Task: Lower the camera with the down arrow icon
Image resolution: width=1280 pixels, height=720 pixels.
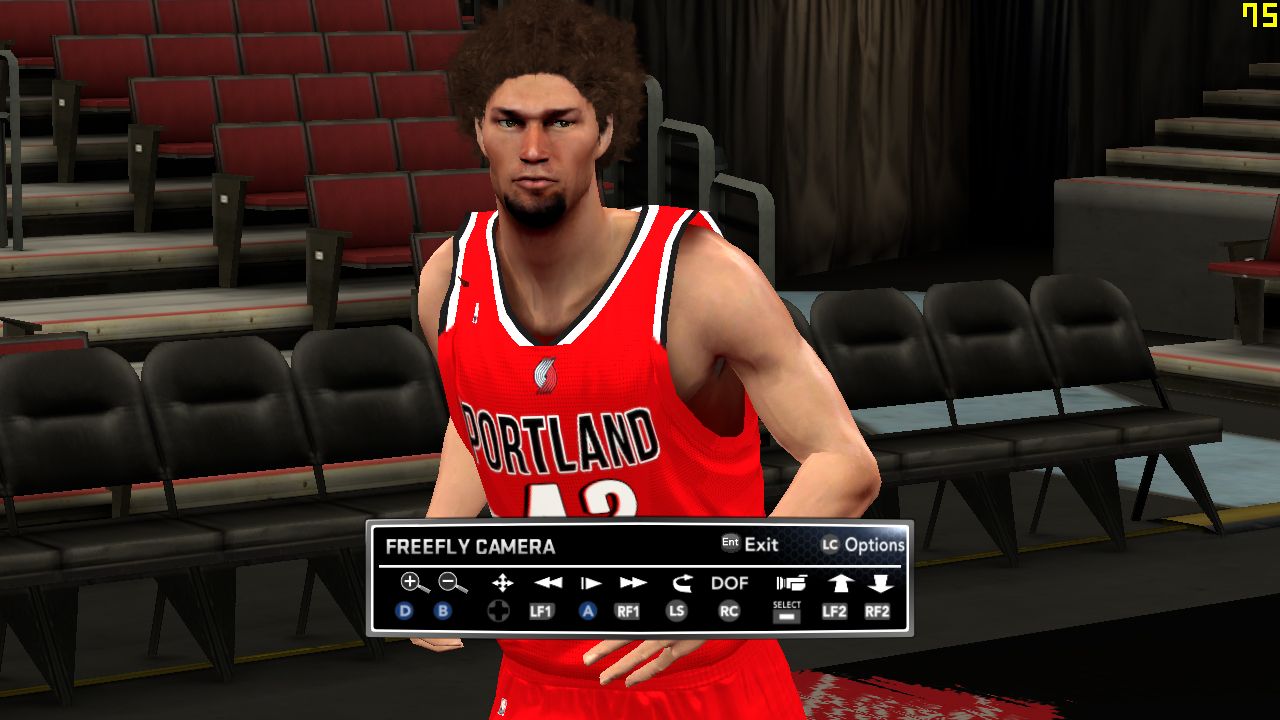Action: coord(880,583)
